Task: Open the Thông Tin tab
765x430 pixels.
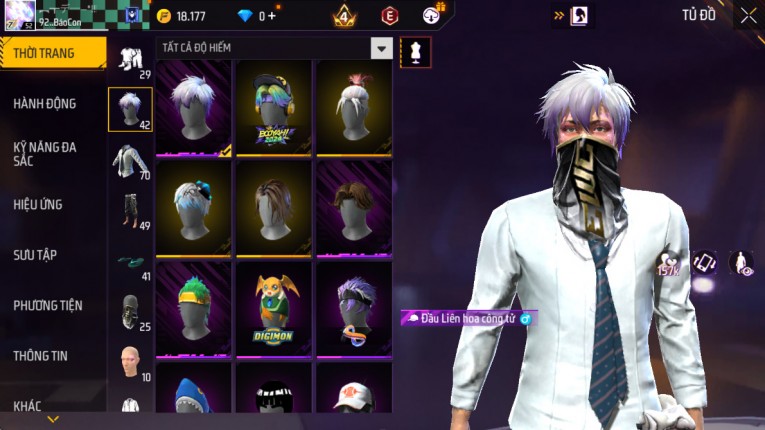Action: (x=41, y=355)
